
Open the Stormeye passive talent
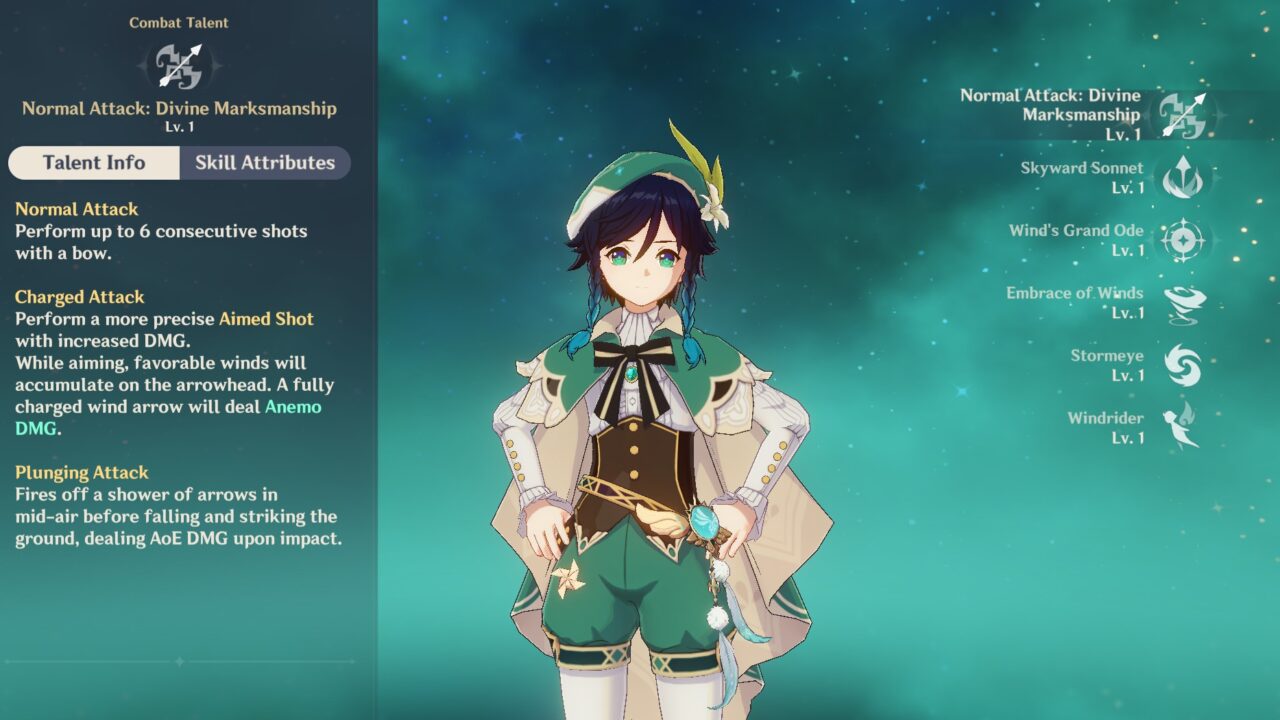tap(1184, 365)
